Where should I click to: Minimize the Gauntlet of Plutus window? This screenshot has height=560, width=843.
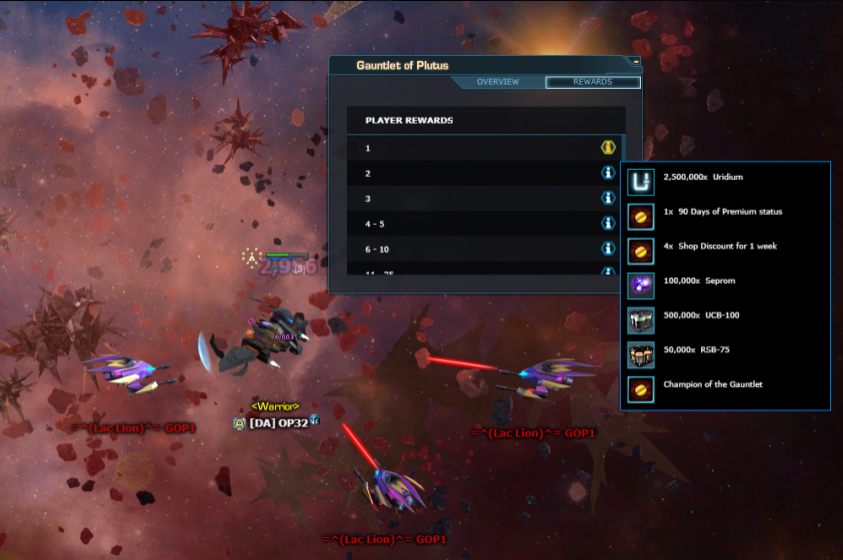(636, 61)
